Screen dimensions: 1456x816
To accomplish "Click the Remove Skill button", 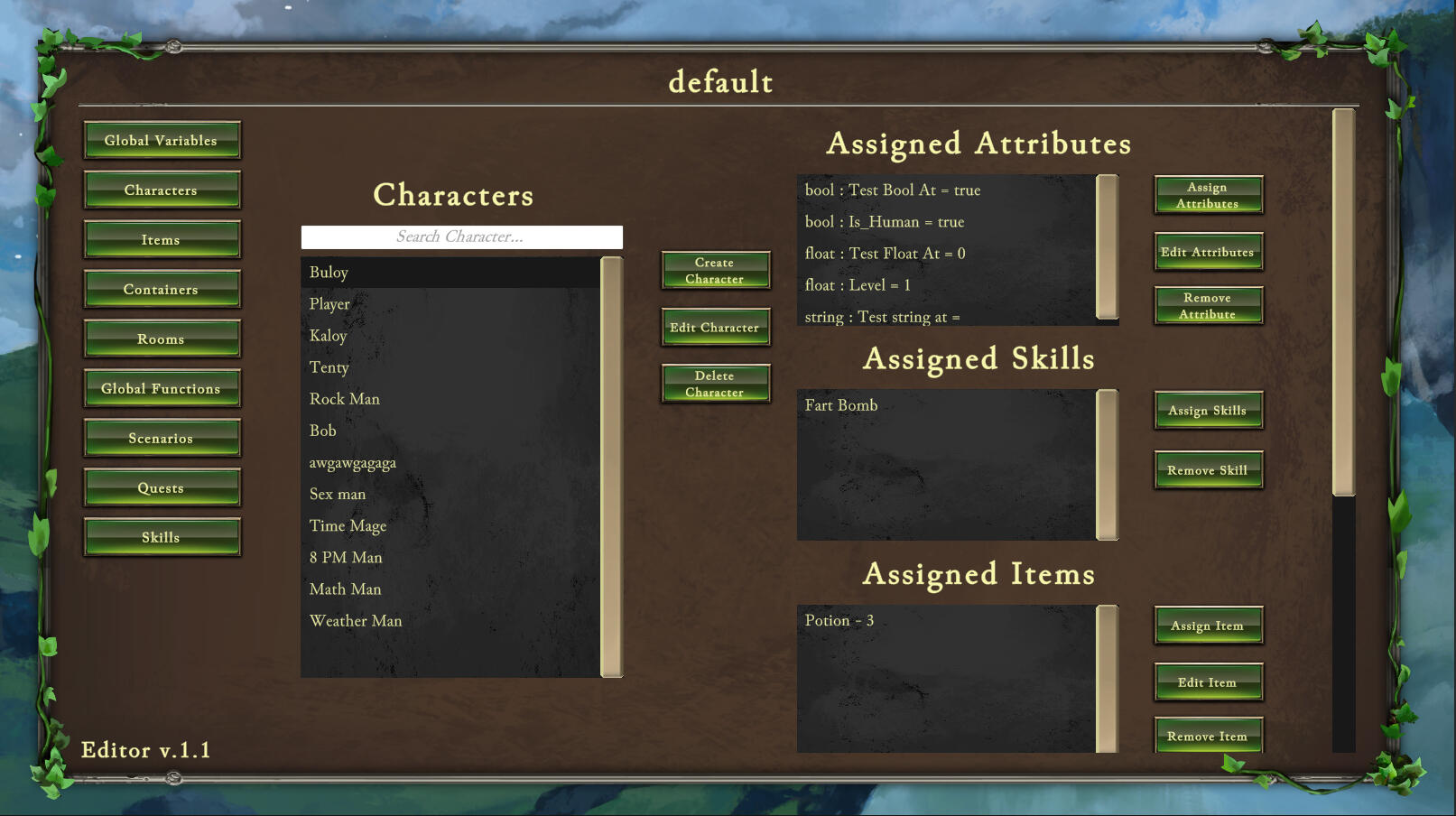I will 1208,470.
